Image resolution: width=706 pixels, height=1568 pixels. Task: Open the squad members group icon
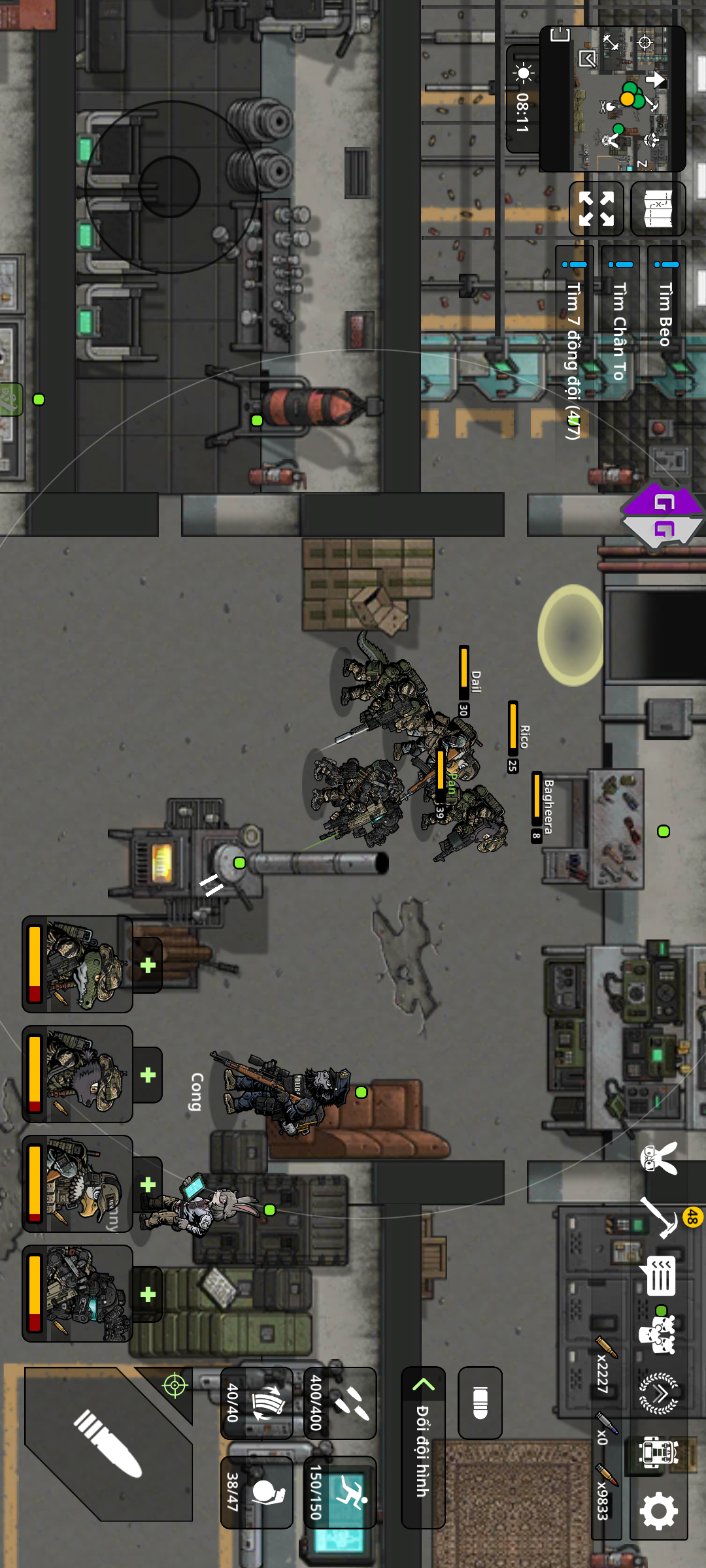[x=658, y=1334]
